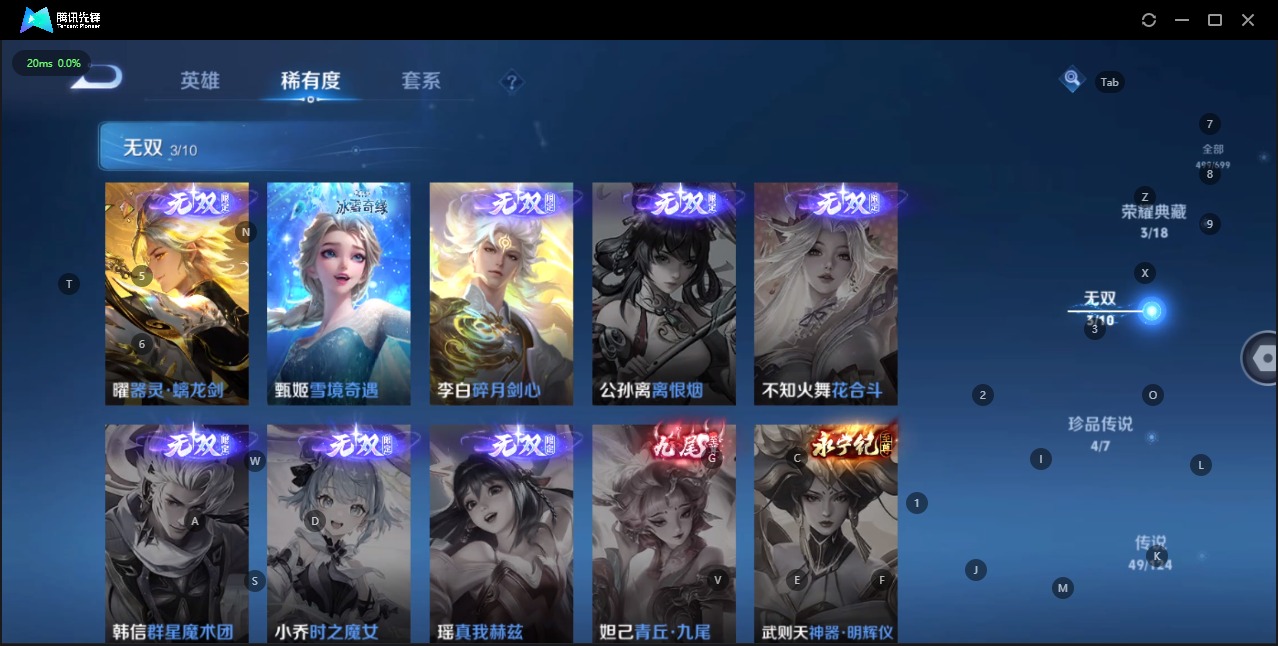Close the Tencent emulator window

pos(1248,20)
